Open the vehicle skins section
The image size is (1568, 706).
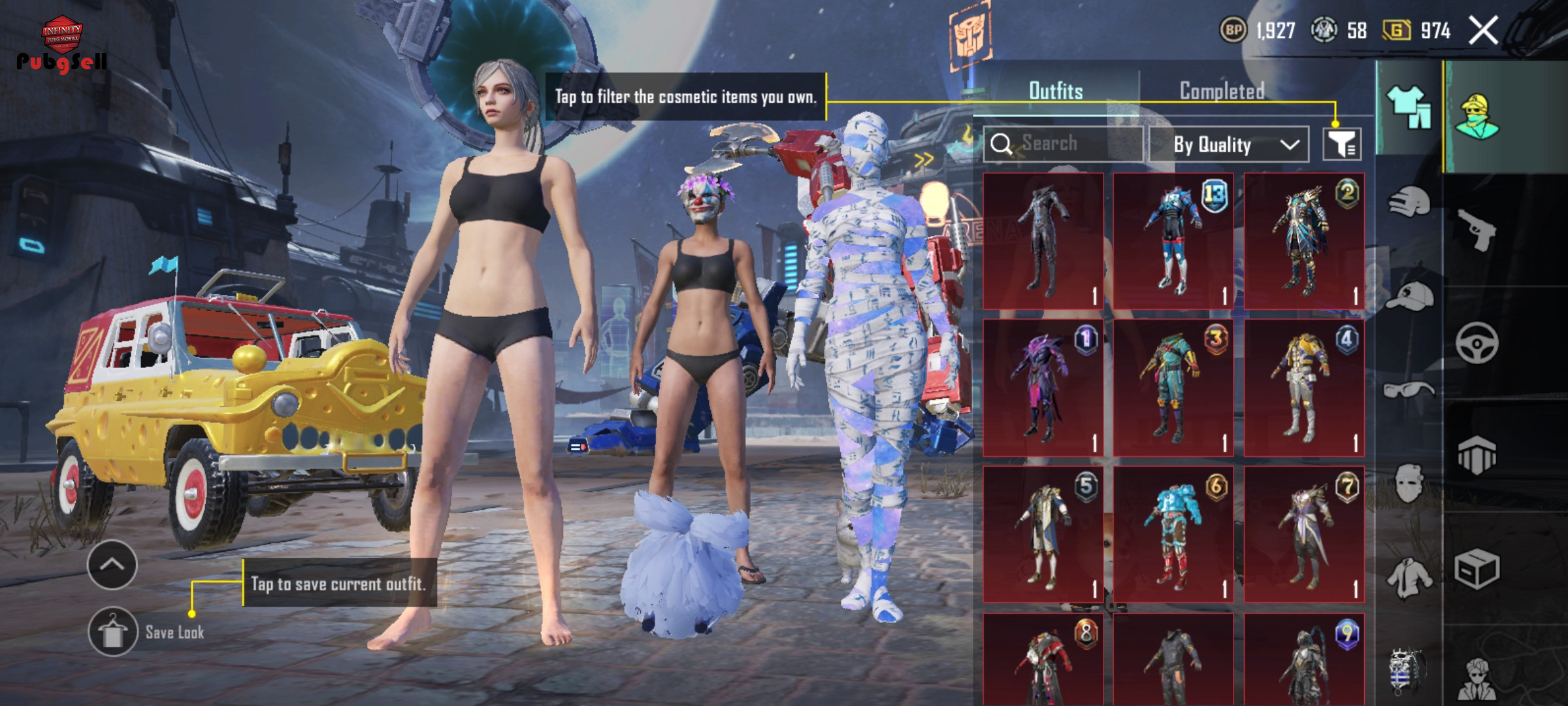(x=1477, y=343)
